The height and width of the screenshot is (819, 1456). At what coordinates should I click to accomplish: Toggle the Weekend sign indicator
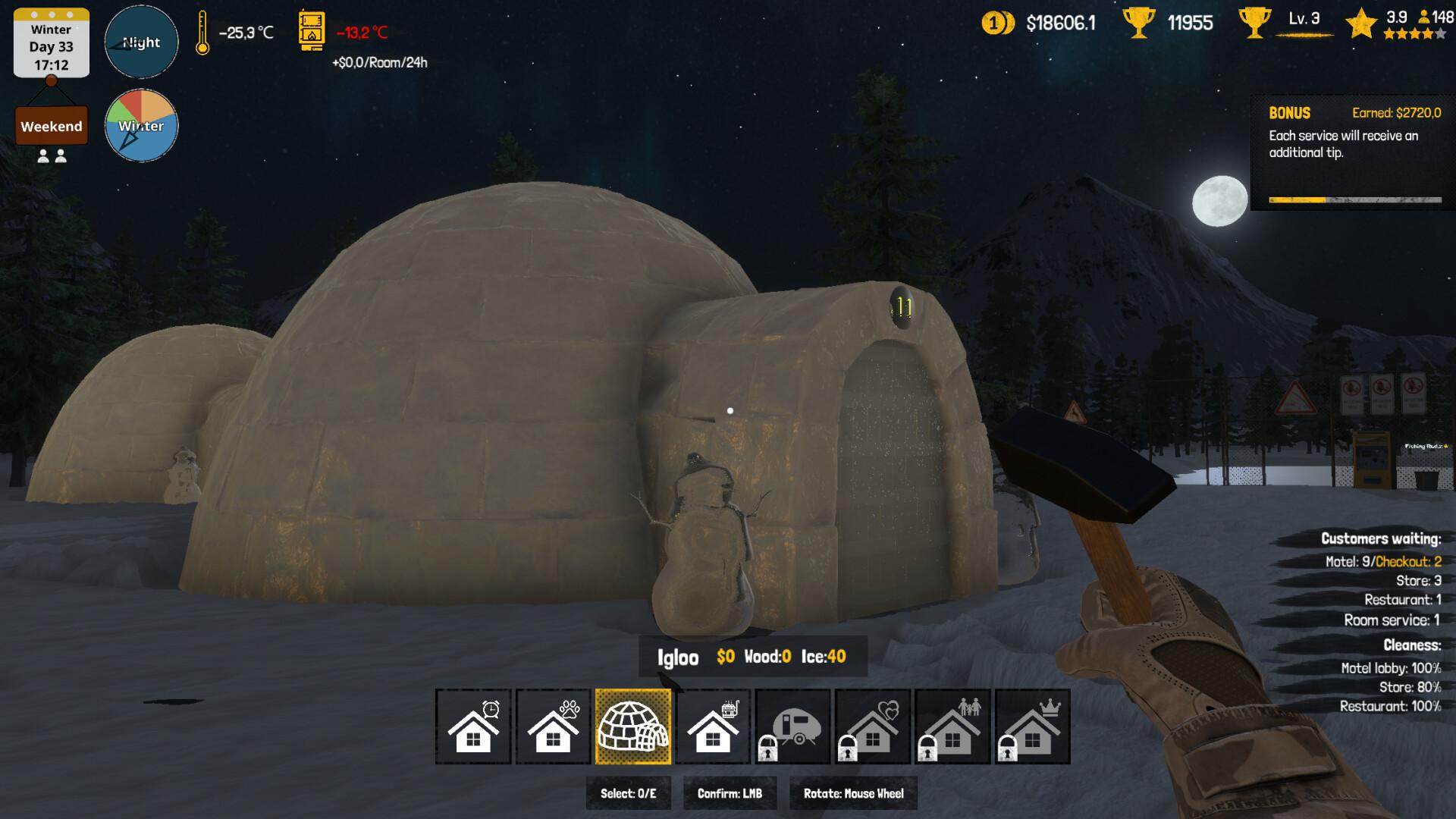(x=51, y=125)
